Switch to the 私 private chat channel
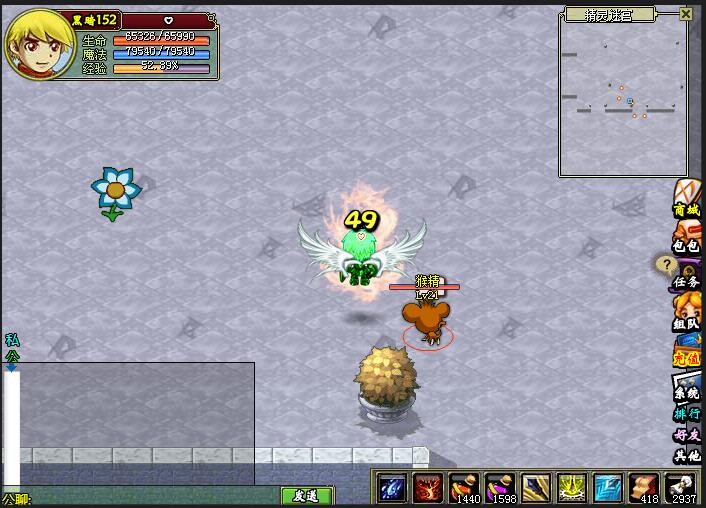706x508 pixels. [x=12, y=340]
